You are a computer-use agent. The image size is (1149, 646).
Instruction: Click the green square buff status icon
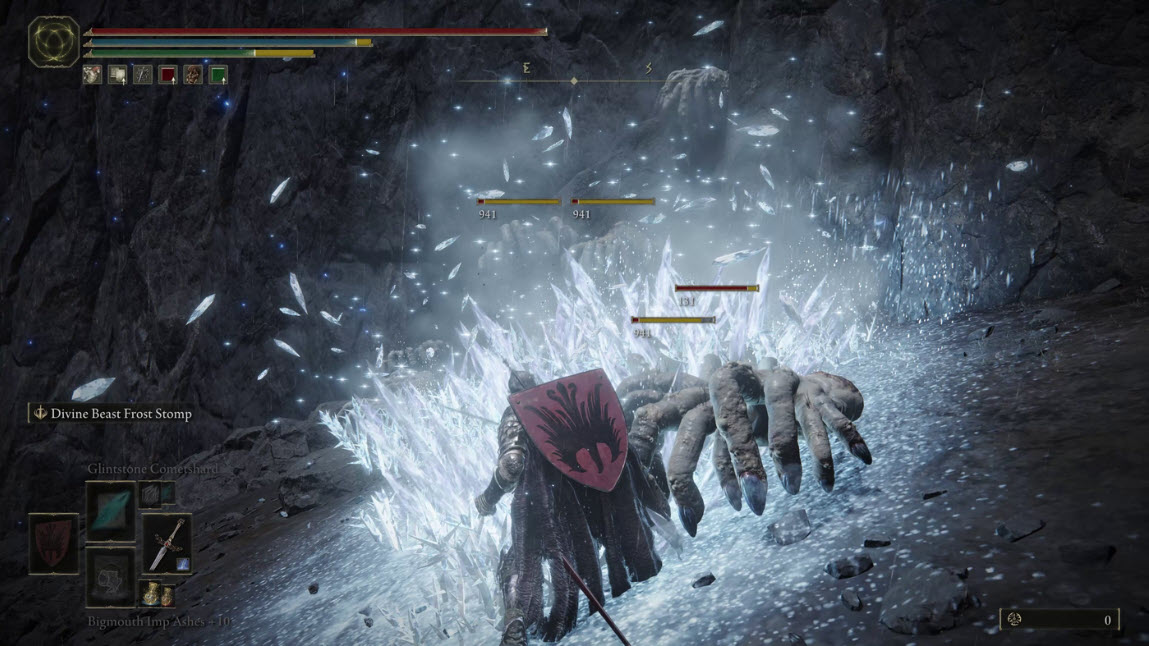click(218, 74)
